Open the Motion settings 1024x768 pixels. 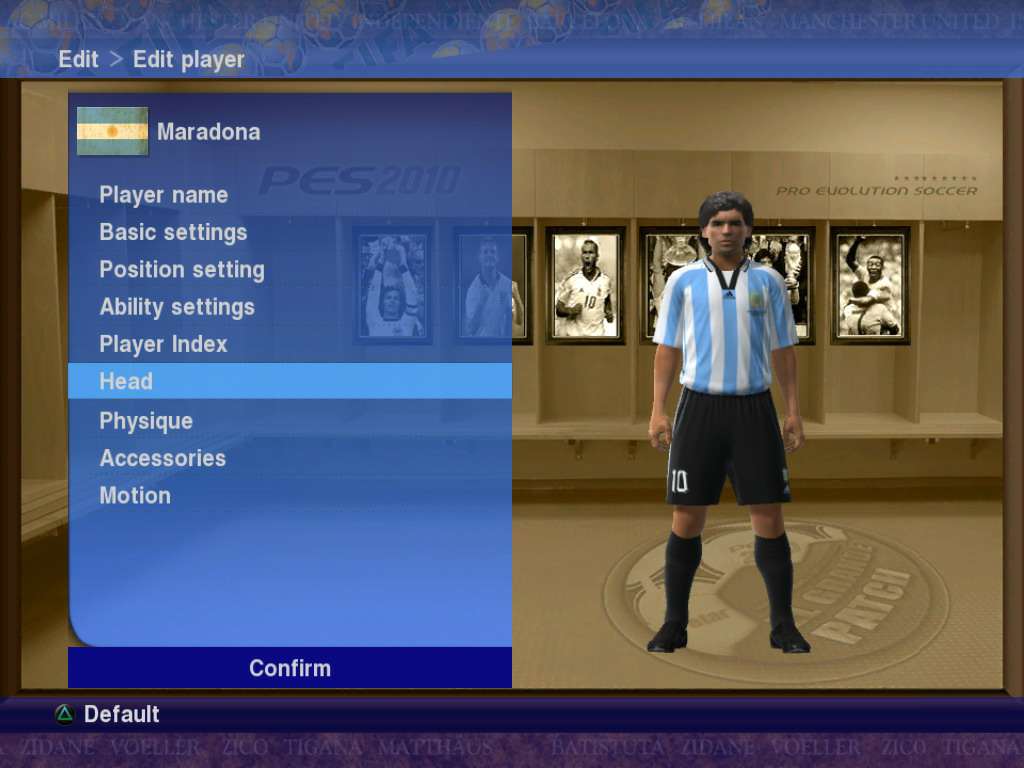(x=135, y=495)
